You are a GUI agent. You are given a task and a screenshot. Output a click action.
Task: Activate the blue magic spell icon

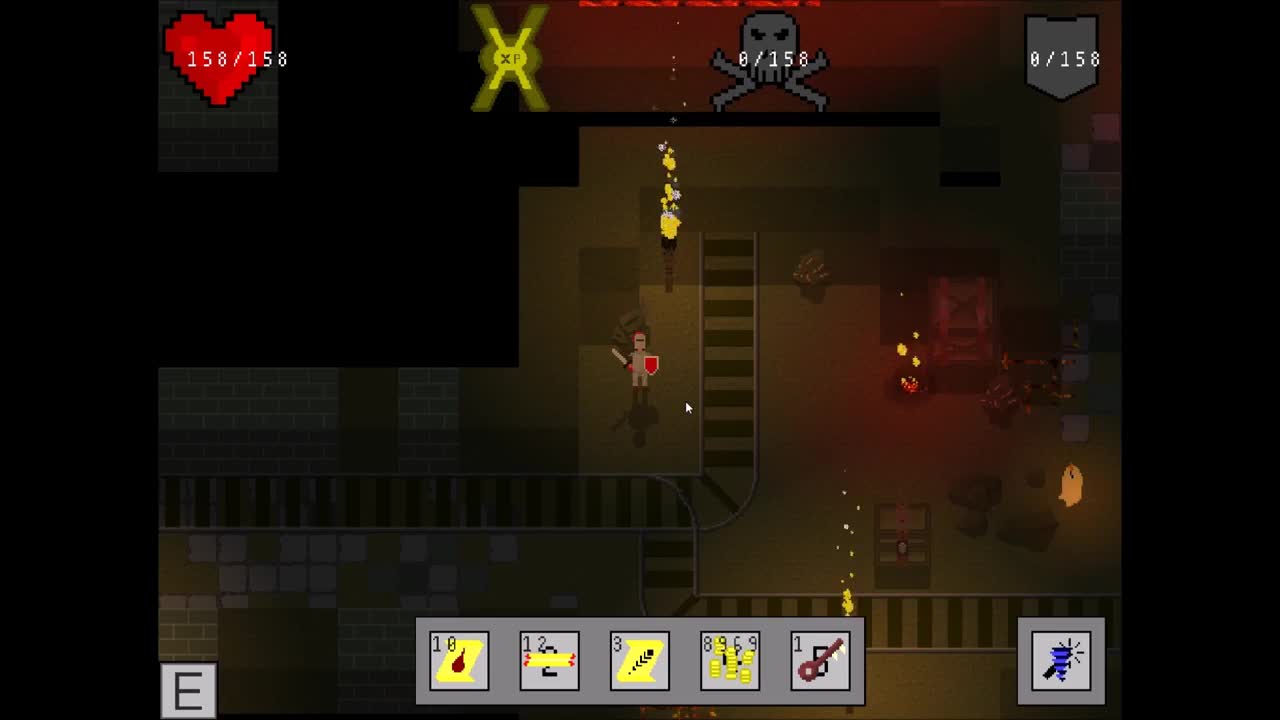1061,660
